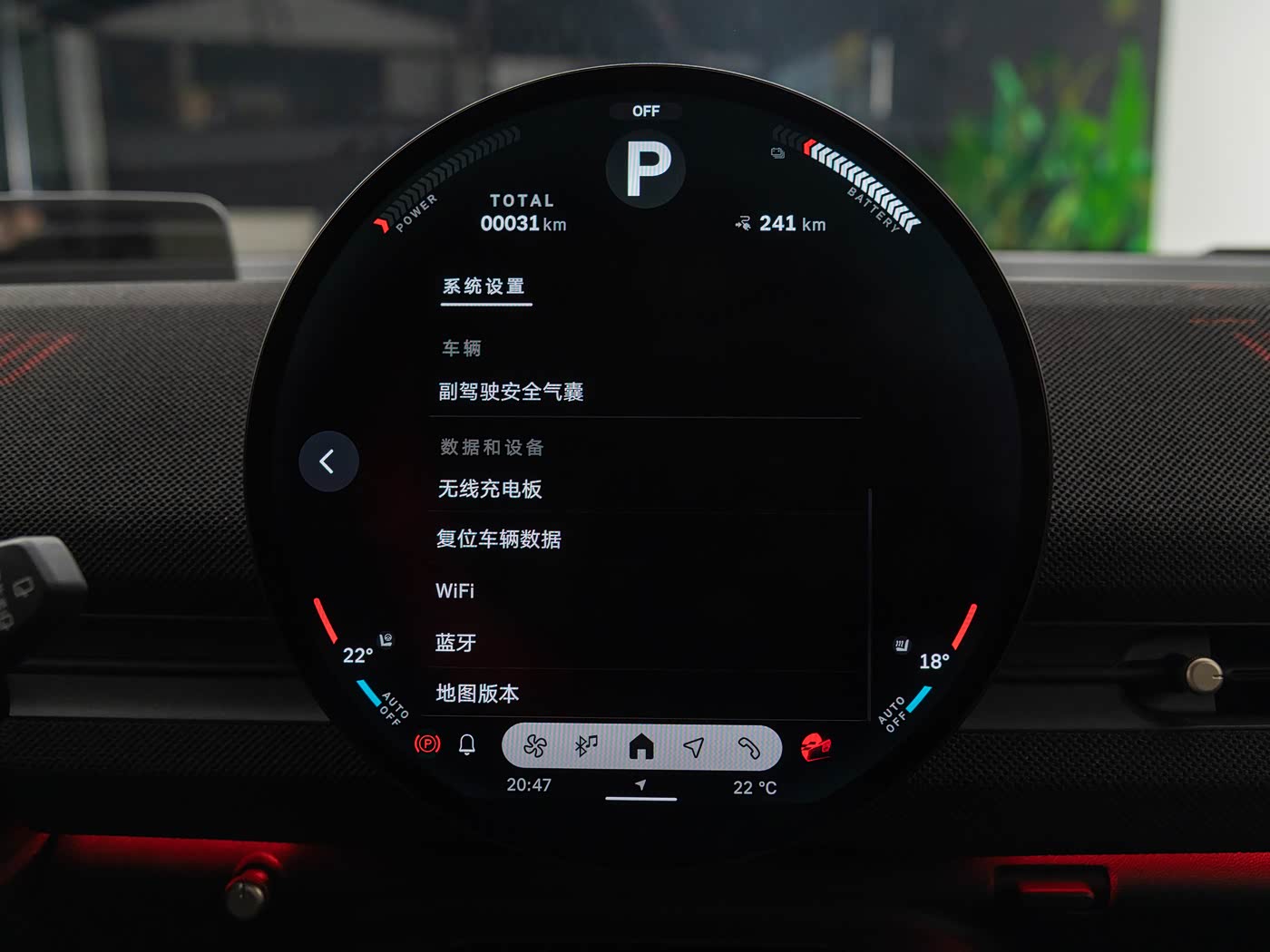Show notifications via the bell icon
The height and width of the screenshot is (952, 1270).
(467, 745)
